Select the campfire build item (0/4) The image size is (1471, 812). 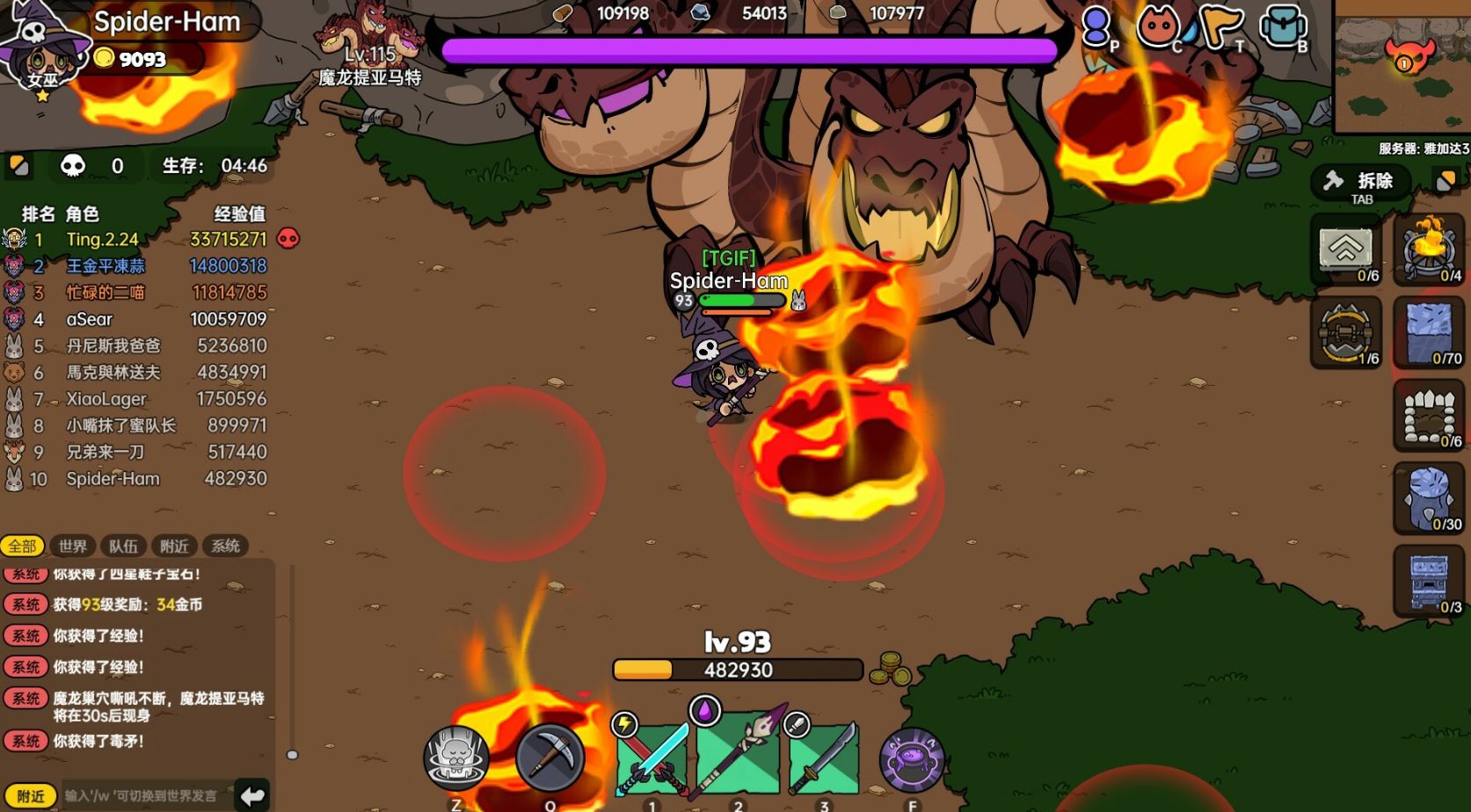[1431, 249]
